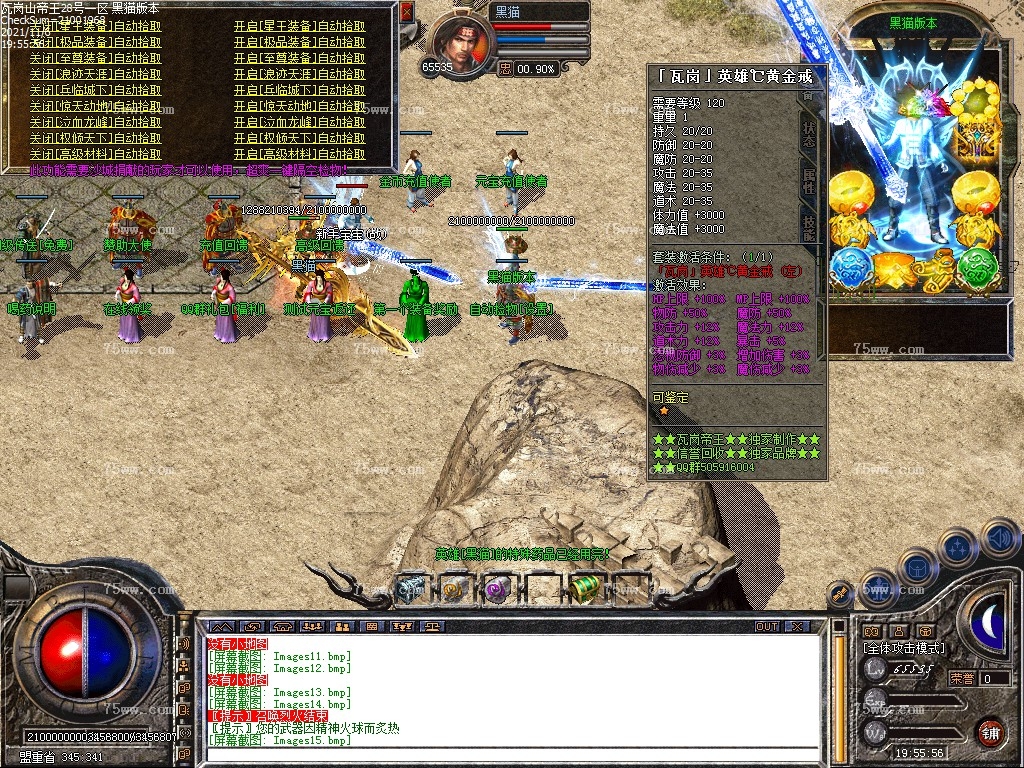Open the shop with the red 铺 button
Viewport: 1024px width, 768px height.
[x=990, y=731]
